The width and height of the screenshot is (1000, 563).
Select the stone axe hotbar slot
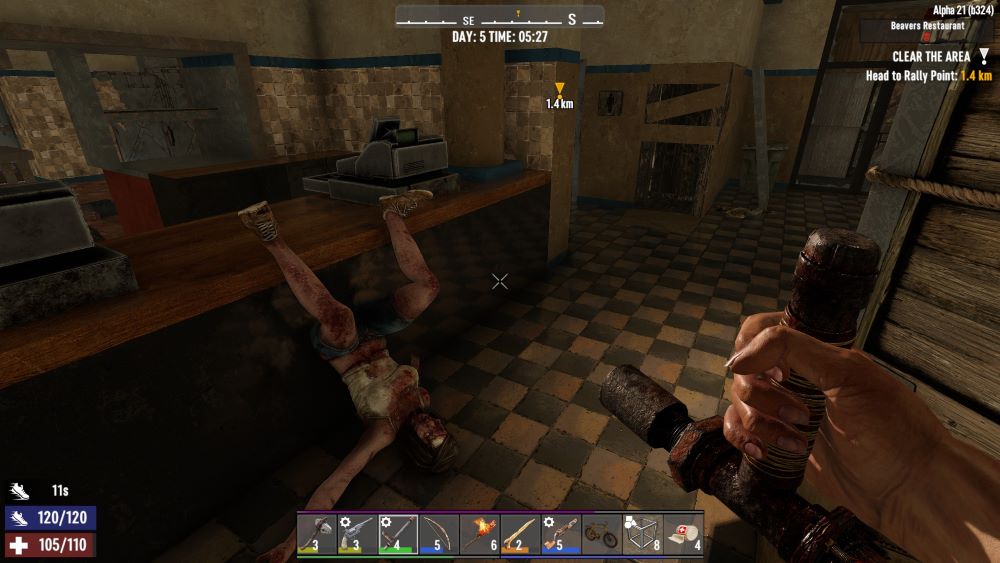[316, 534]
